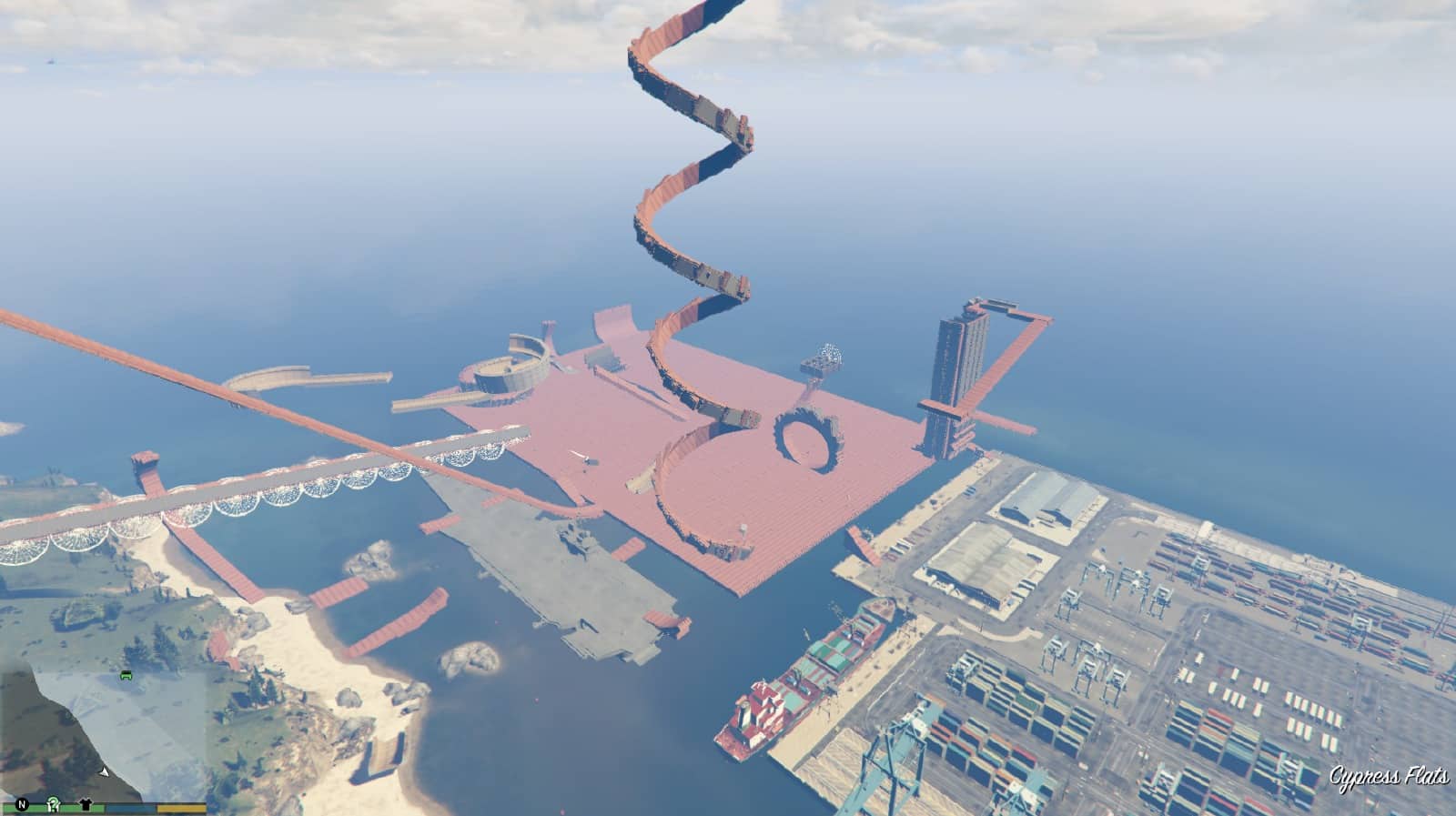Click the black t-shirt icon below the minimap
Viewport: 1456px width, 816px height.
pyautogui.click(x=87, y=804)
